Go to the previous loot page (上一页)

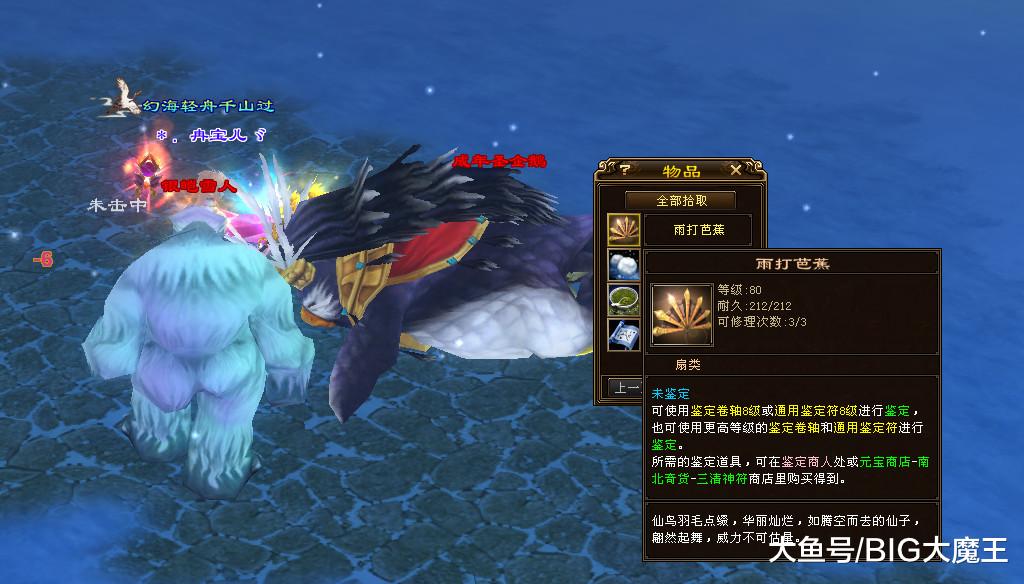pos(627,386)
